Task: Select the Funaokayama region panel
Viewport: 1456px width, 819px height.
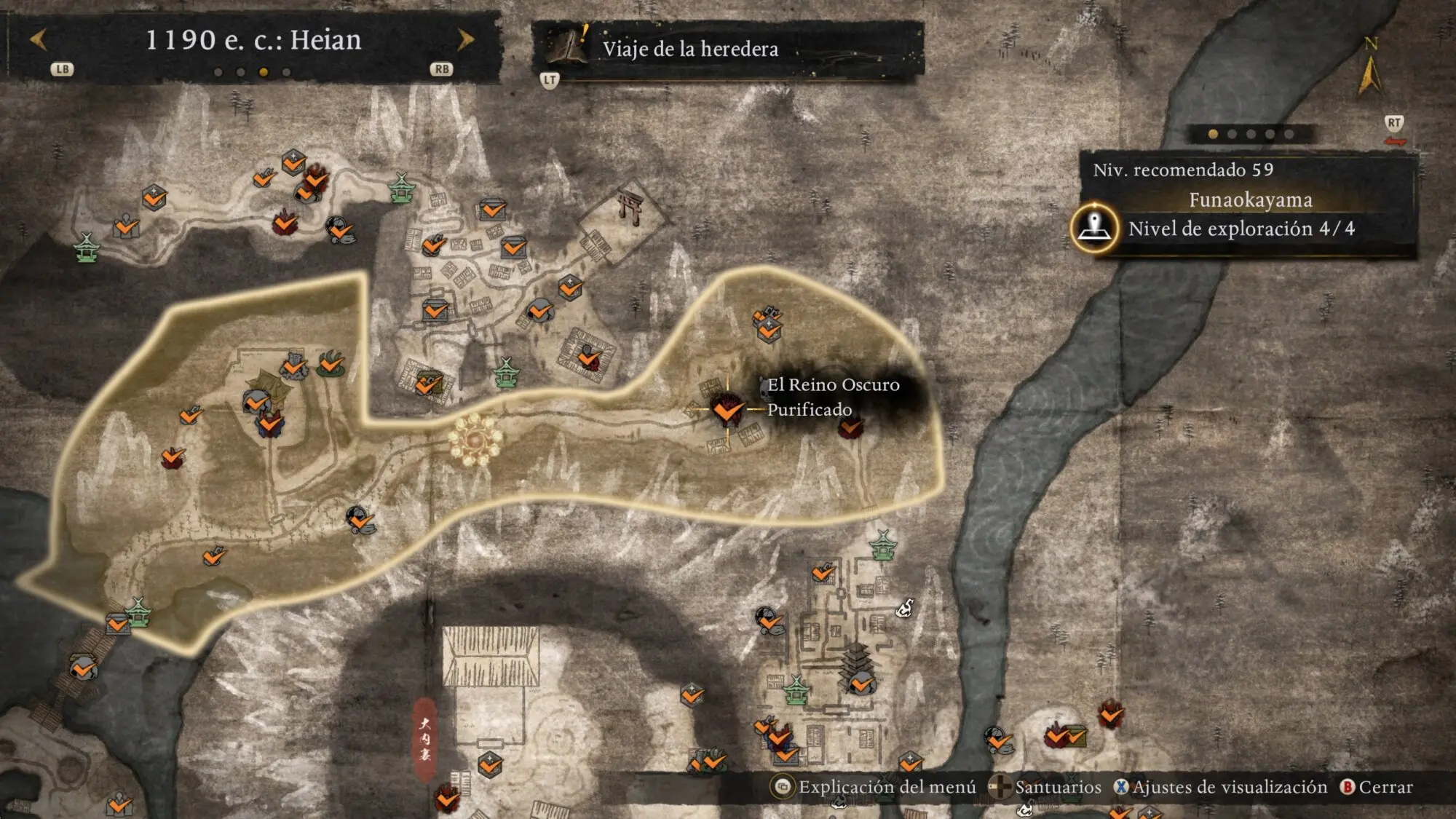Action: click(x=1249, y=200)
